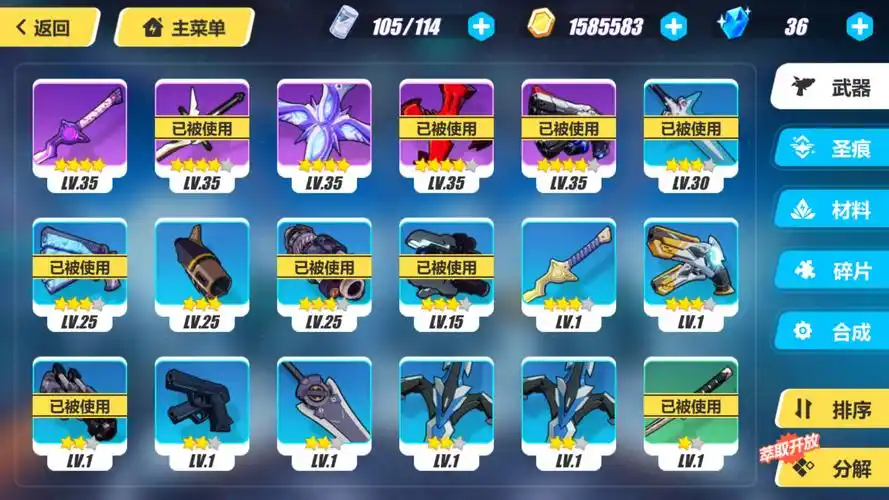Add stamina with the plus beside 105/114

(481, 27)
